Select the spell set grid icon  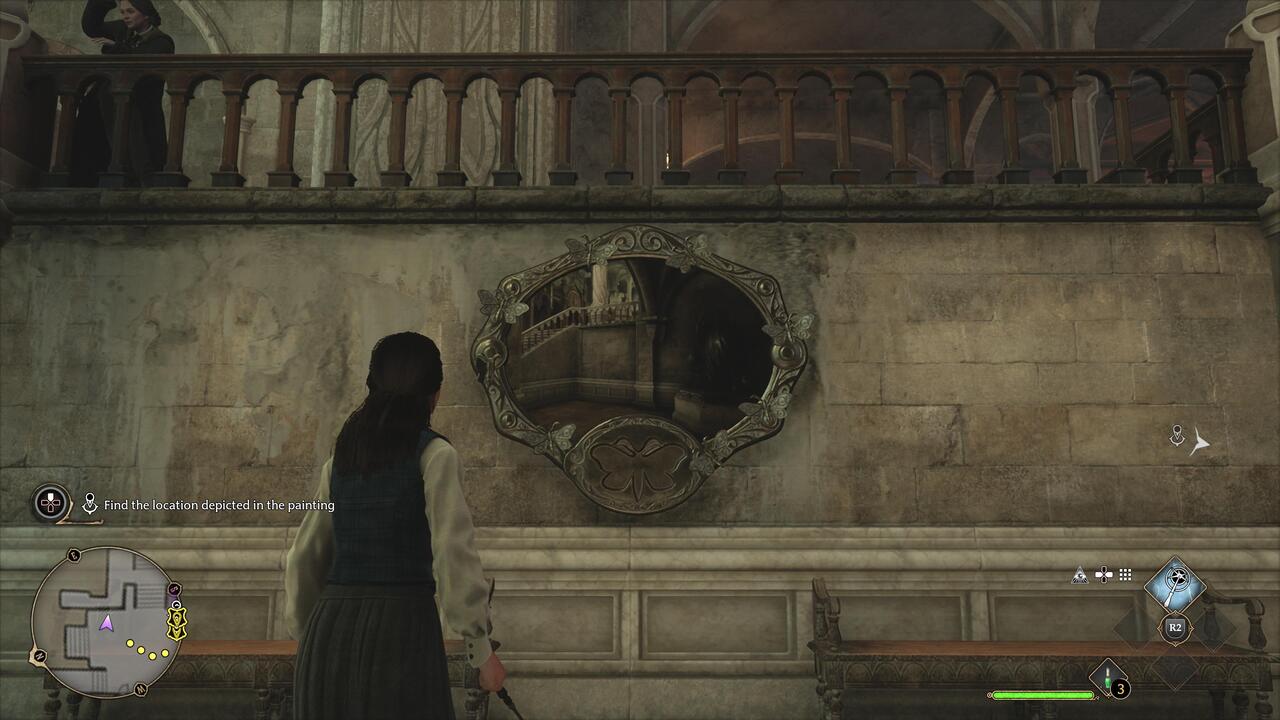[1126, 575]
